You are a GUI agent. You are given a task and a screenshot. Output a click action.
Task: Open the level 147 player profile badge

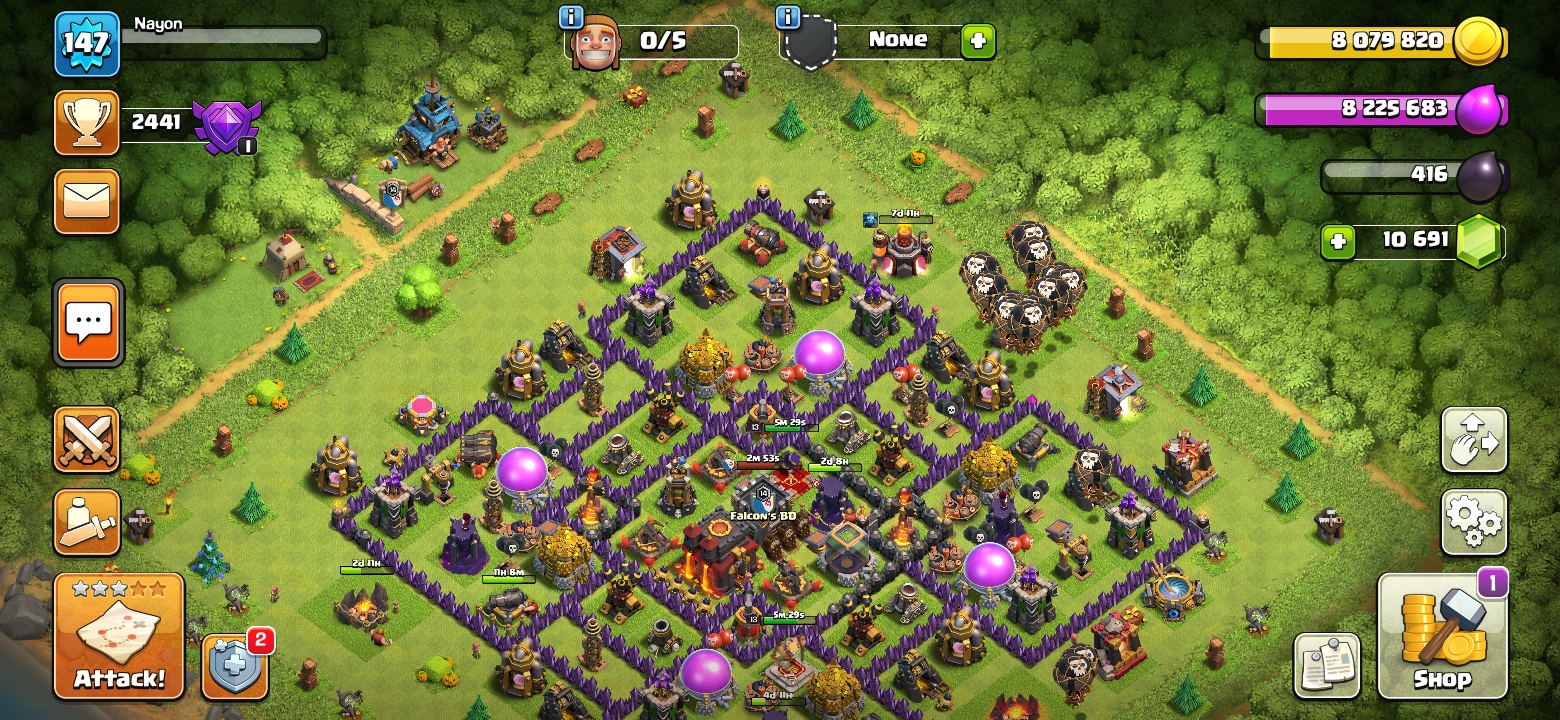(87, 44)
